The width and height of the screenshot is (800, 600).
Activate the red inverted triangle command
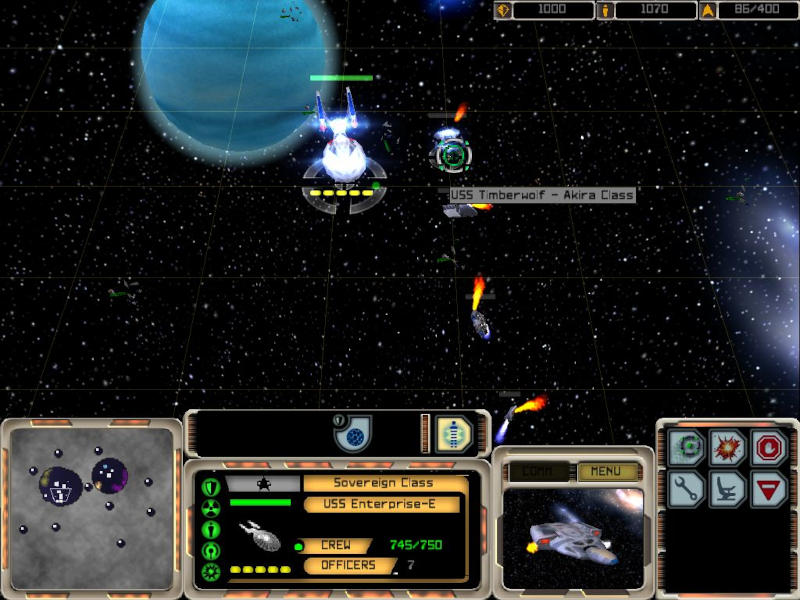tap(769, 489)
